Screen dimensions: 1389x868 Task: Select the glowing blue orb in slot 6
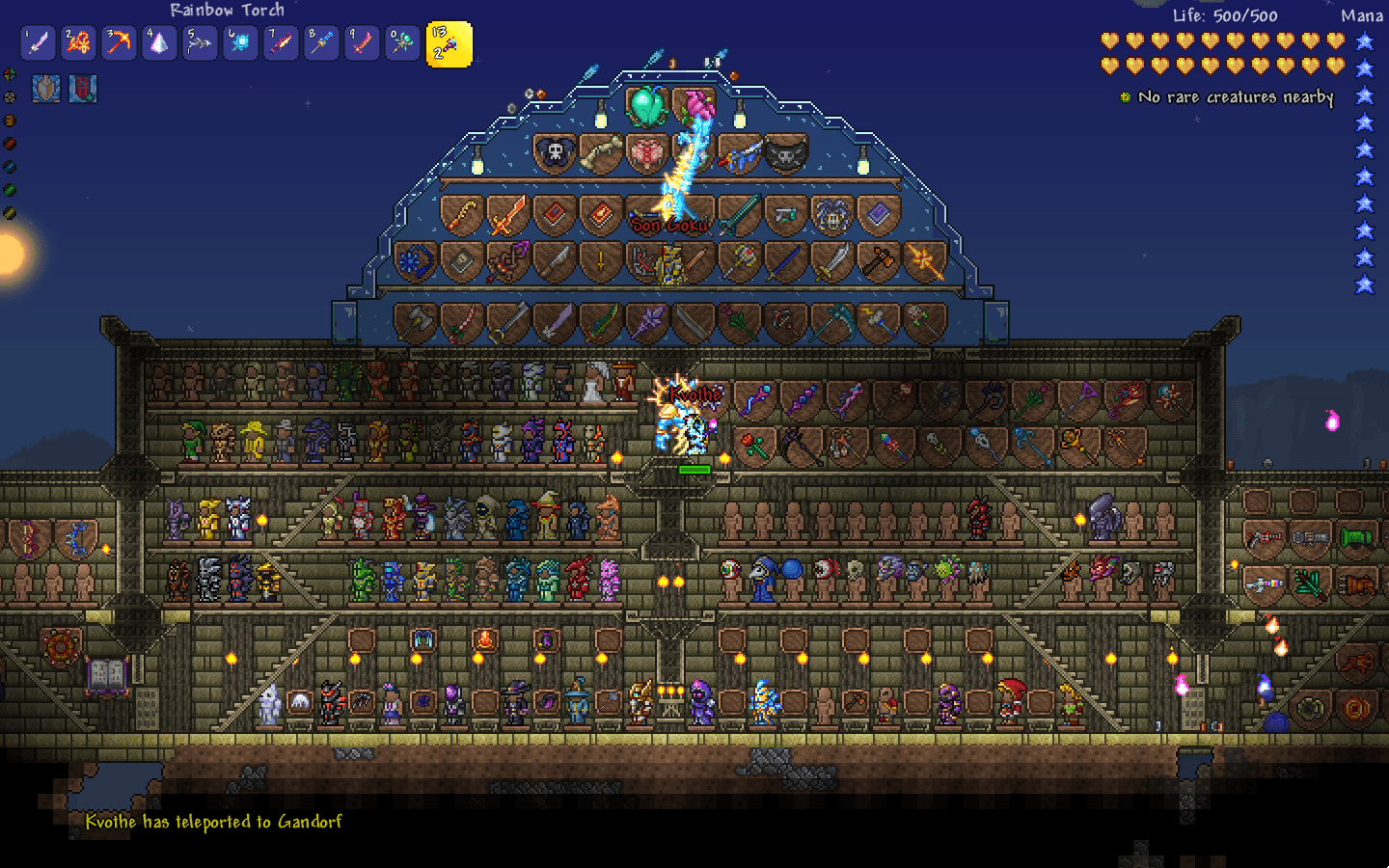pos(240,42)
